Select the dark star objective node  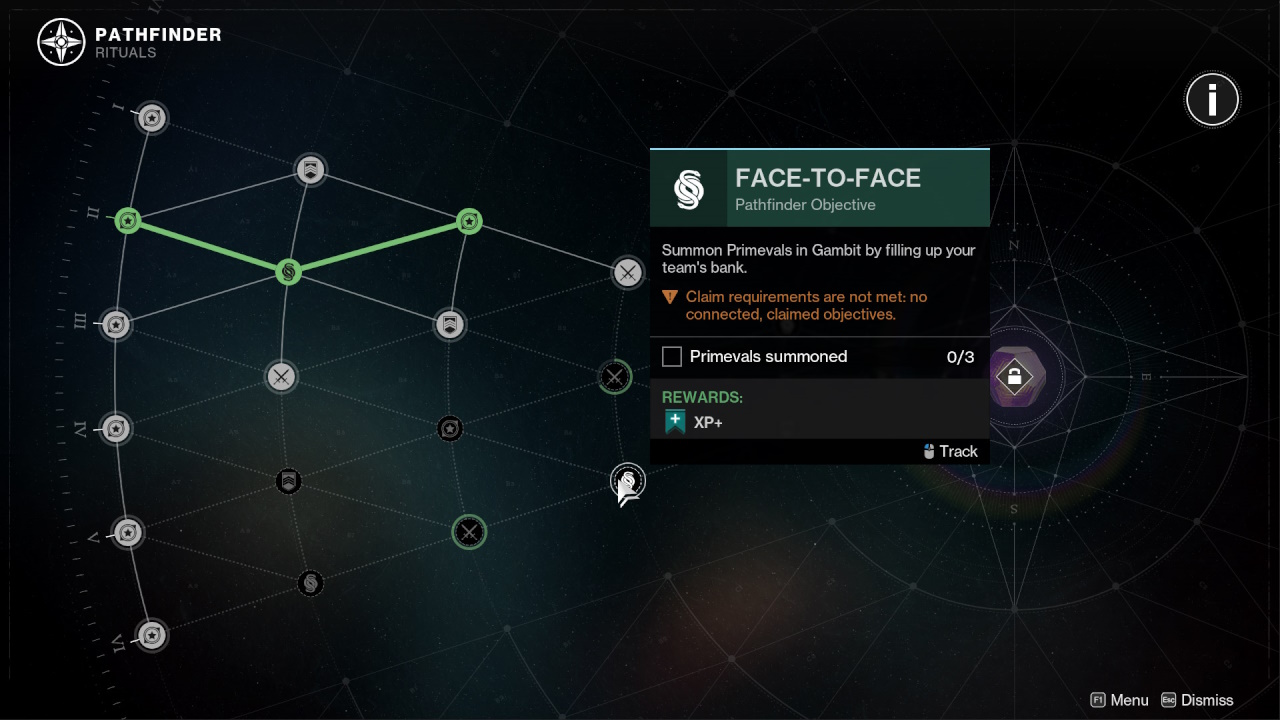(x=450, y=429)
